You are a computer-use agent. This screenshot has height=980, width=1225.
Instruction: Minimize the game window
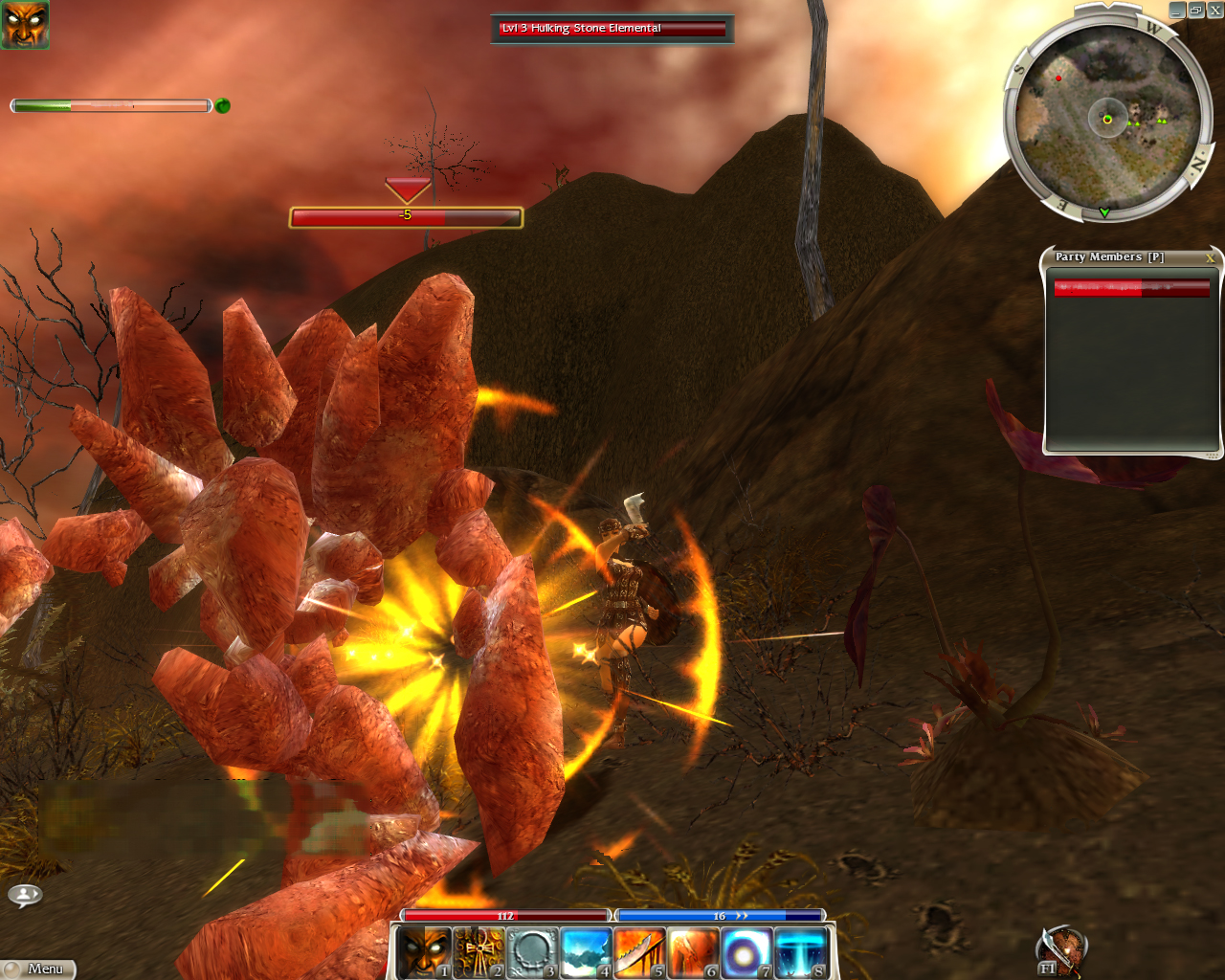tap(1178, 11)
